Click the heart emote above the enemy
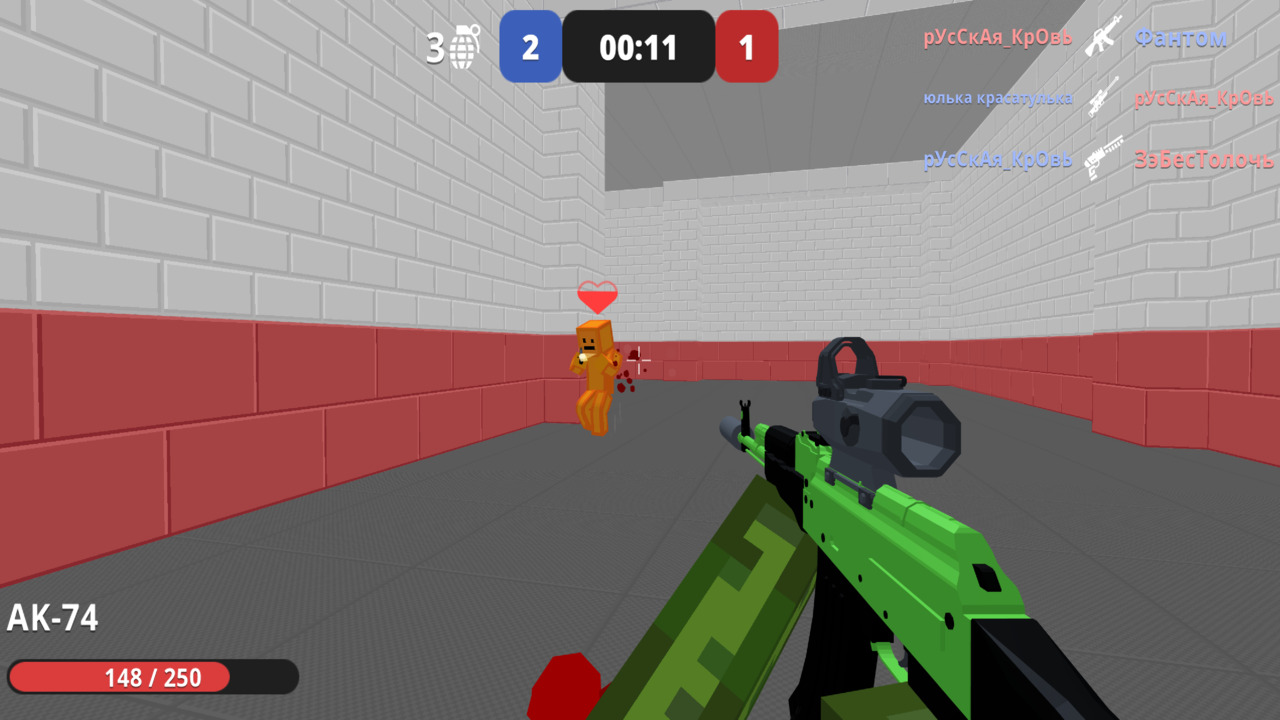 click(597, 297)
